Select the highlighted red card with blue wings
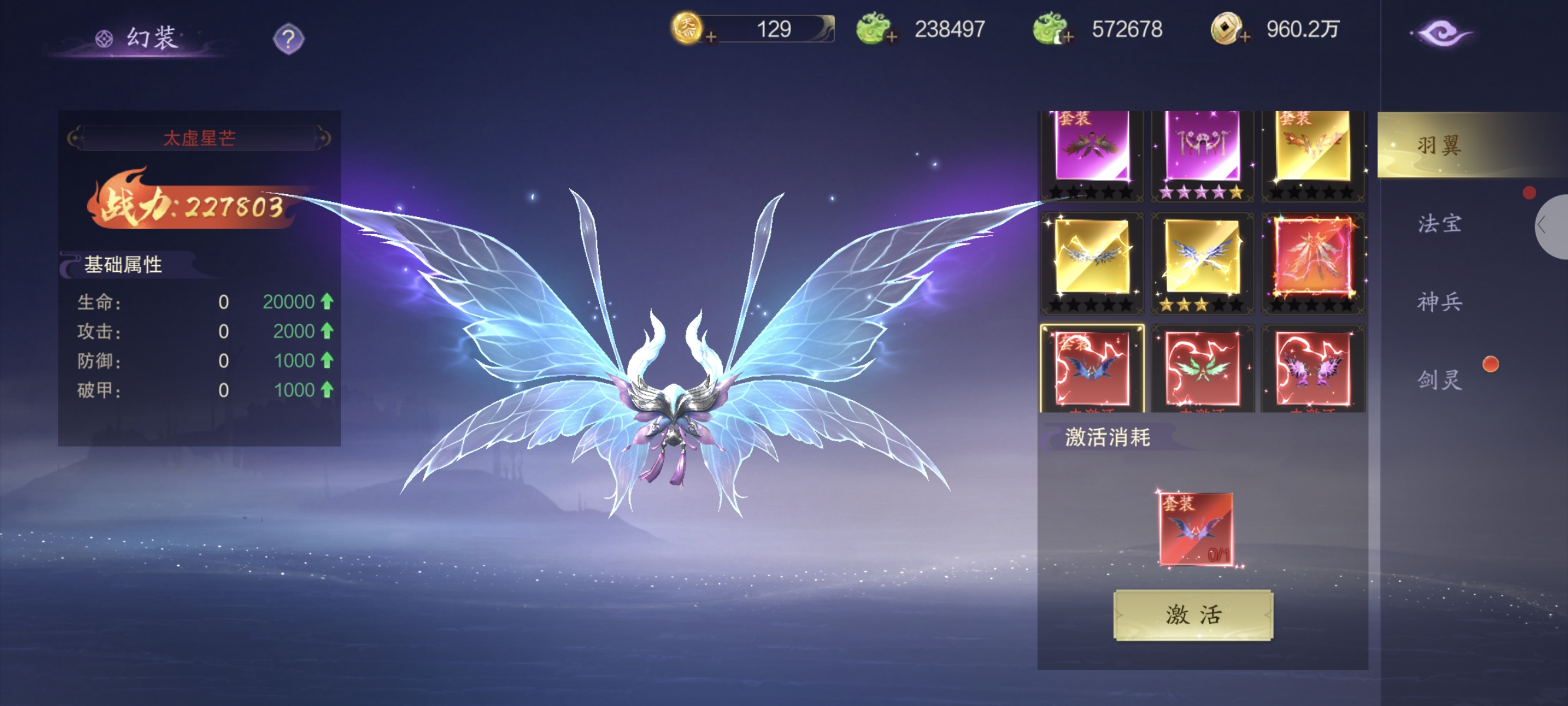Screen dimensions: 1568x706 pyautogui.click(x=1091, y=369)
